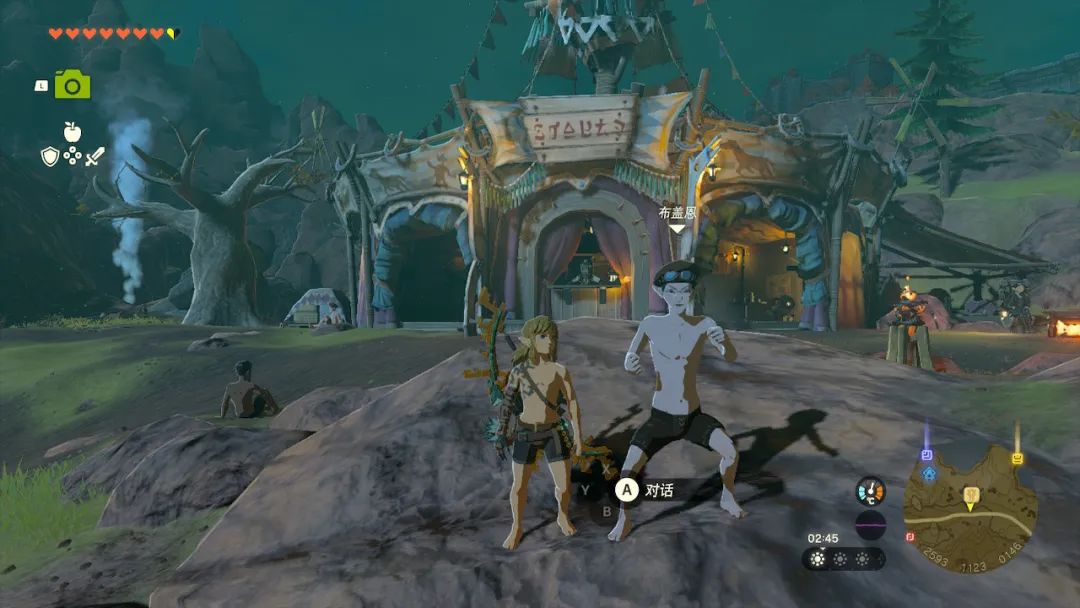Select the stable marker at the minimap center
Image resolution: width=1080 pixels, height=608 pixels.
970,495
